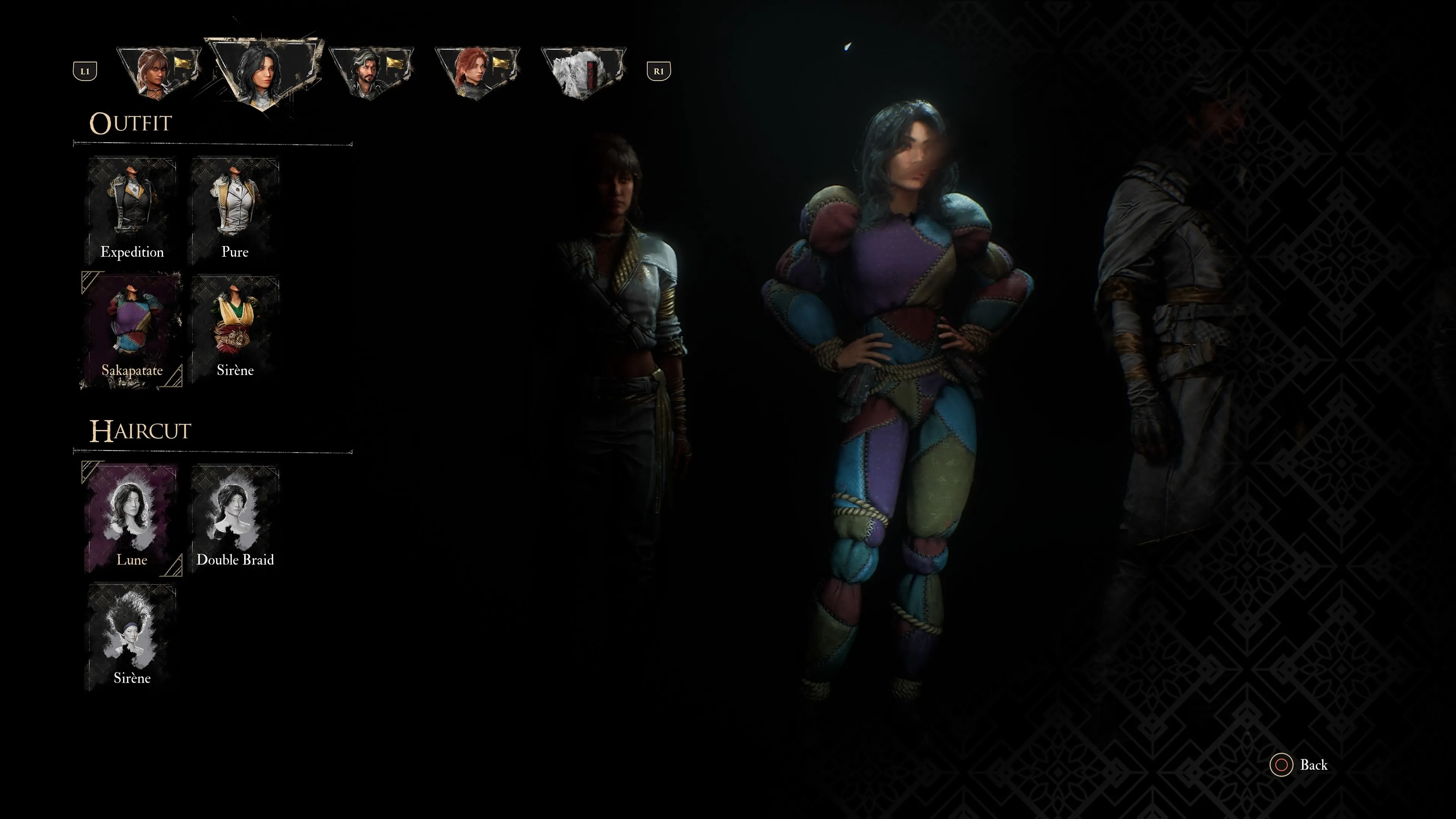
Task: Pick the Sirène outfit with yellow top
Action: coord(235,330)
